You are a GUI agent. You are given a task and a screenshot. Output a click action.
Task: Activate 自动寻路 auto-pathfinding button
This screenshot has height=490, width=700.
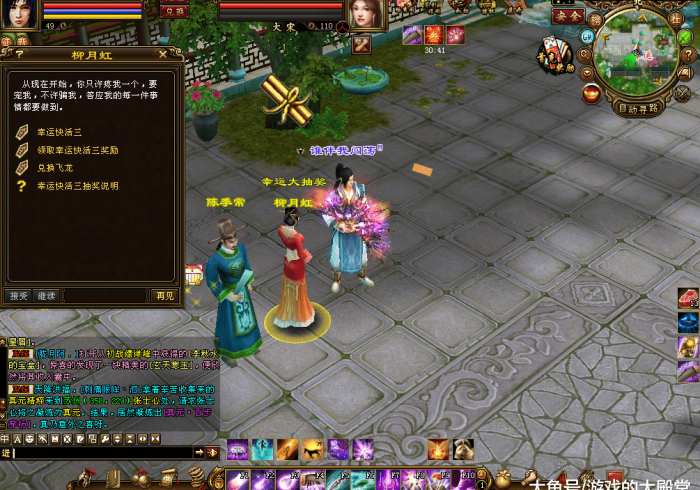click(638, 108)
